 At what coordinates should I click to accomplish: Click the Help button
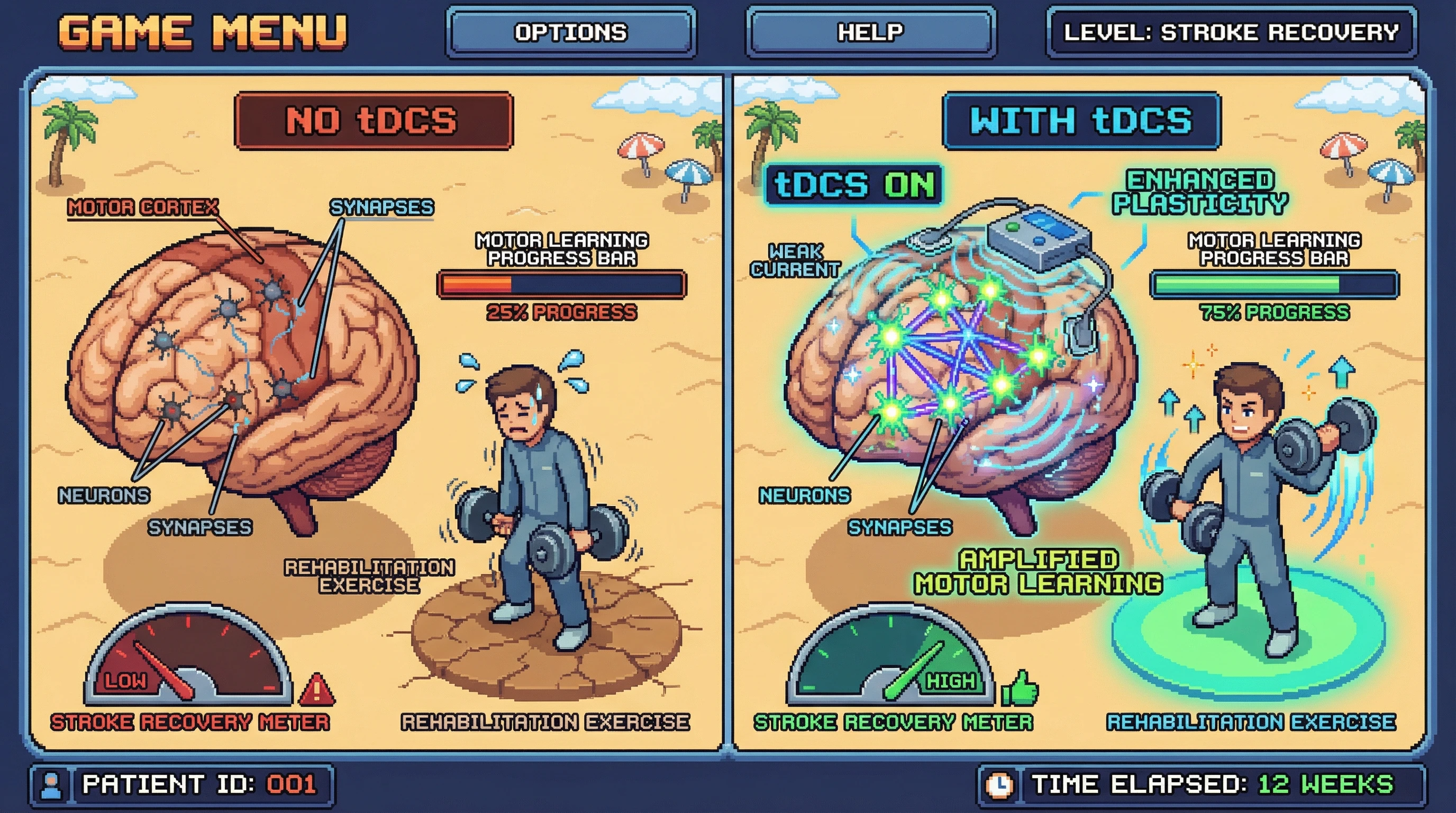tap(870, 32)
